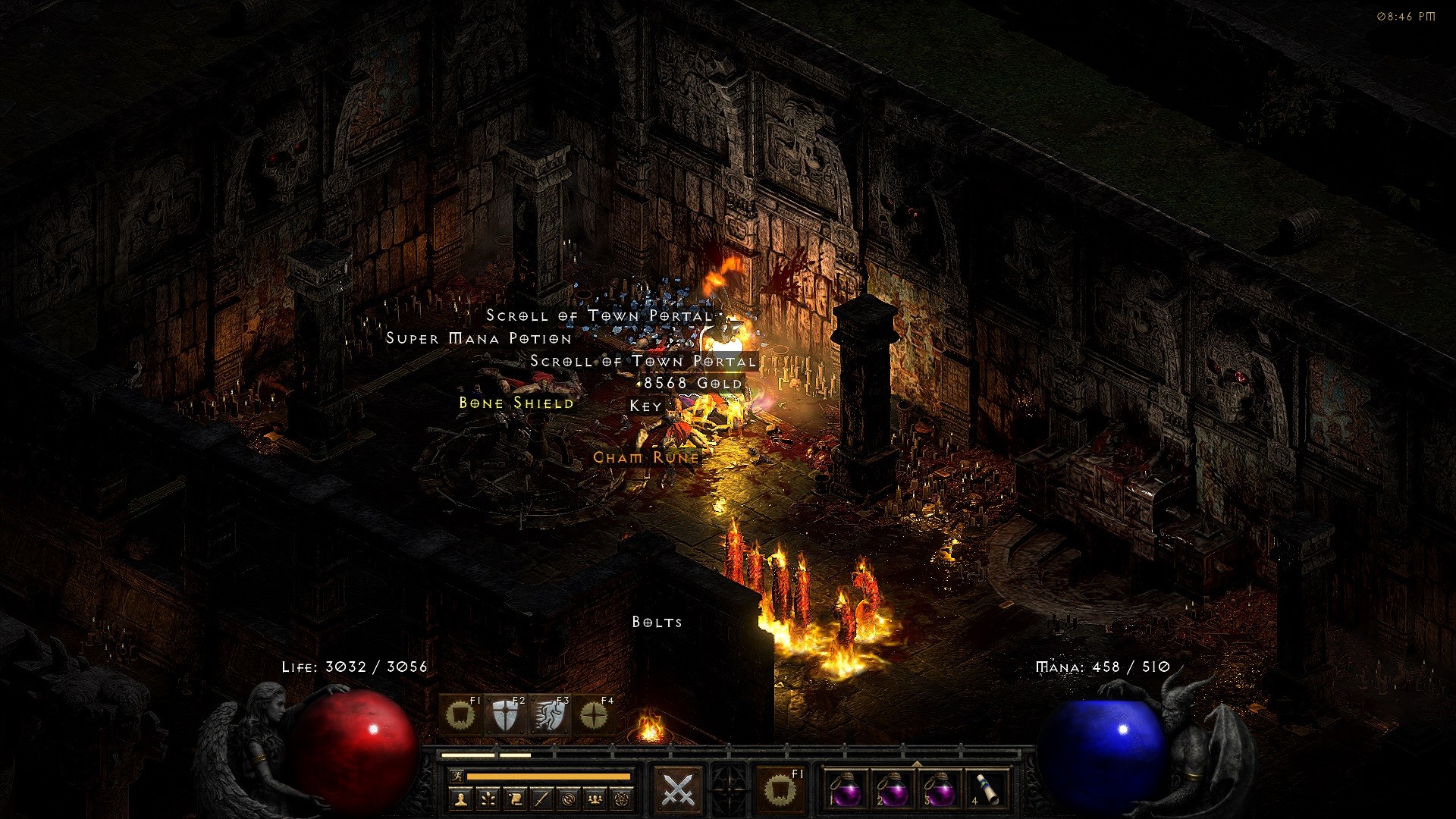The width and height of the screenshot is (1456, 819).
Task: Open the character sheet bust icon
Action: [461, 799]
